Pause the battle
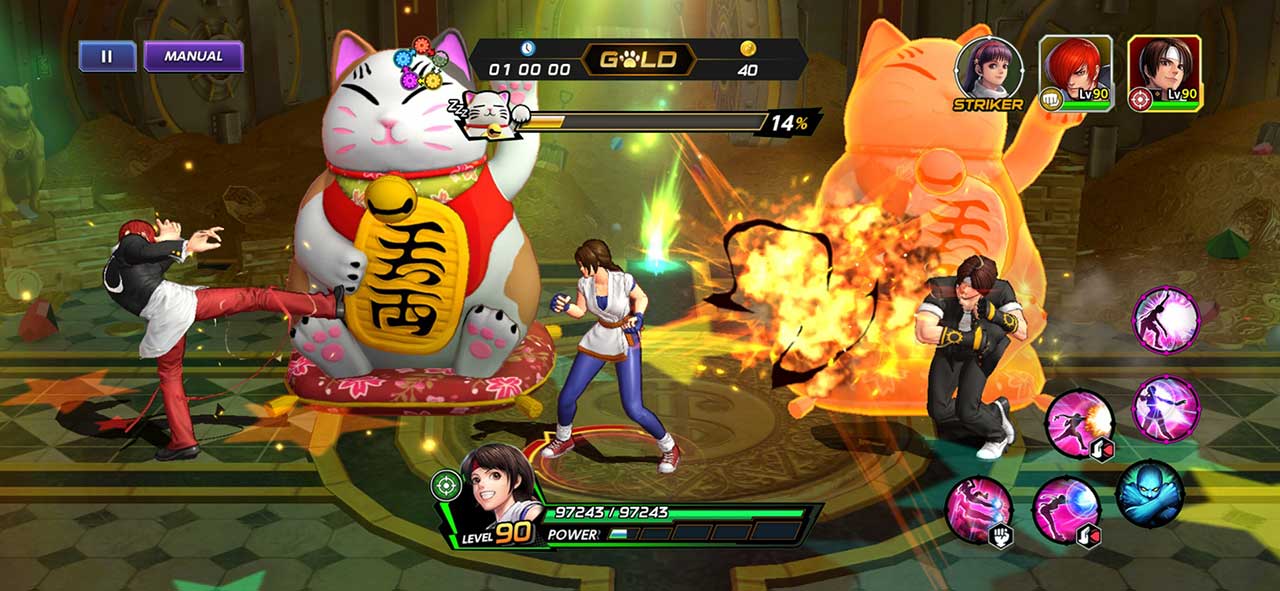This screenshot has width=1280, height=591. click(x=107, y=57)
